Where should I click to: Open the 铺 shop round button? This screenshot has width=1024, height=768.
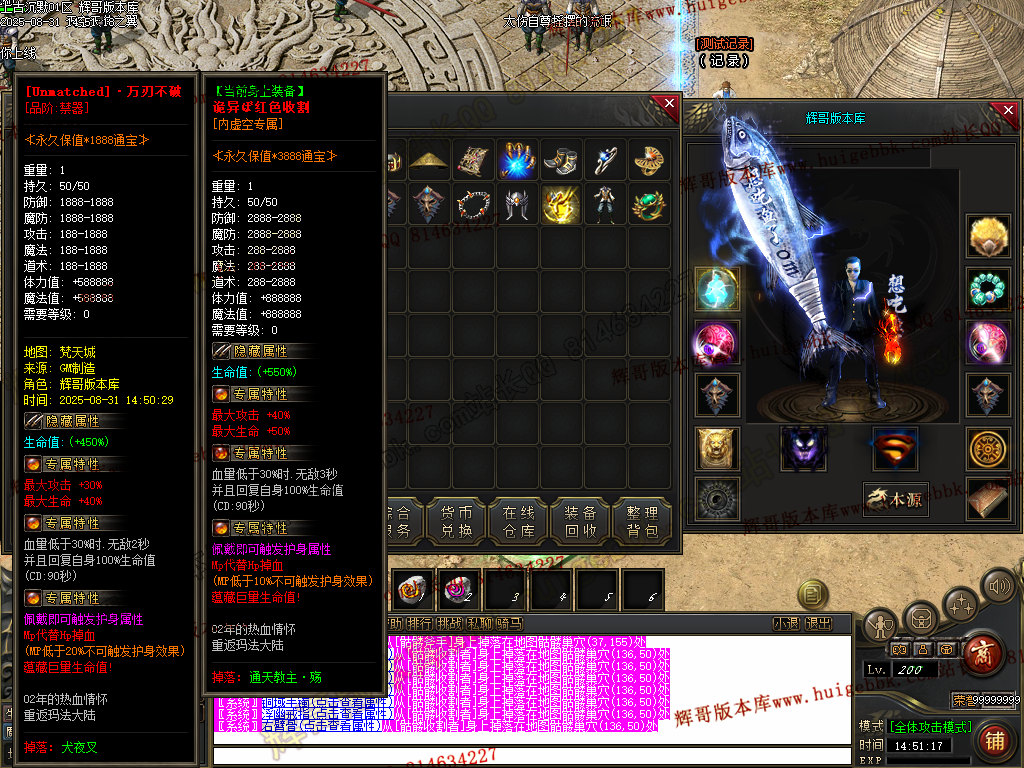[x=994, y=740]
